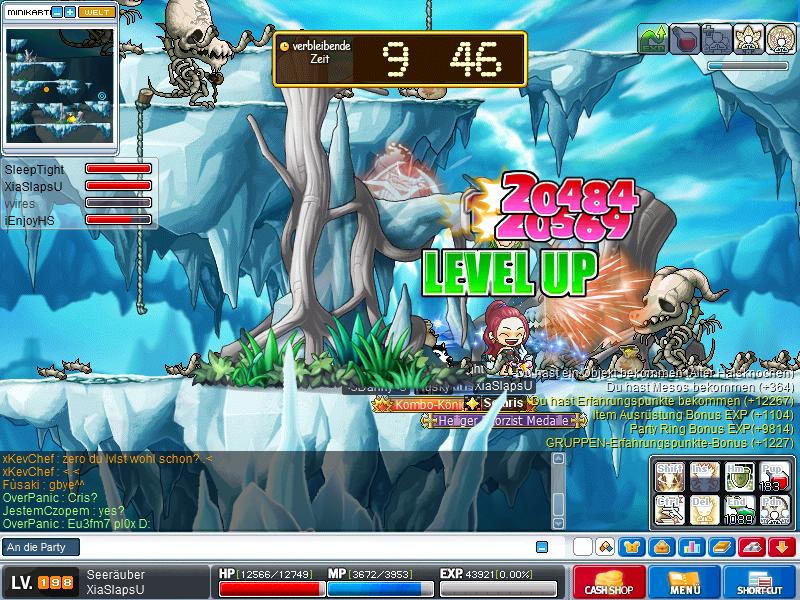Image resolution: width=800 pixels, height=600 pixels.
Task: Open the Cash Shop
Action: 608,582
